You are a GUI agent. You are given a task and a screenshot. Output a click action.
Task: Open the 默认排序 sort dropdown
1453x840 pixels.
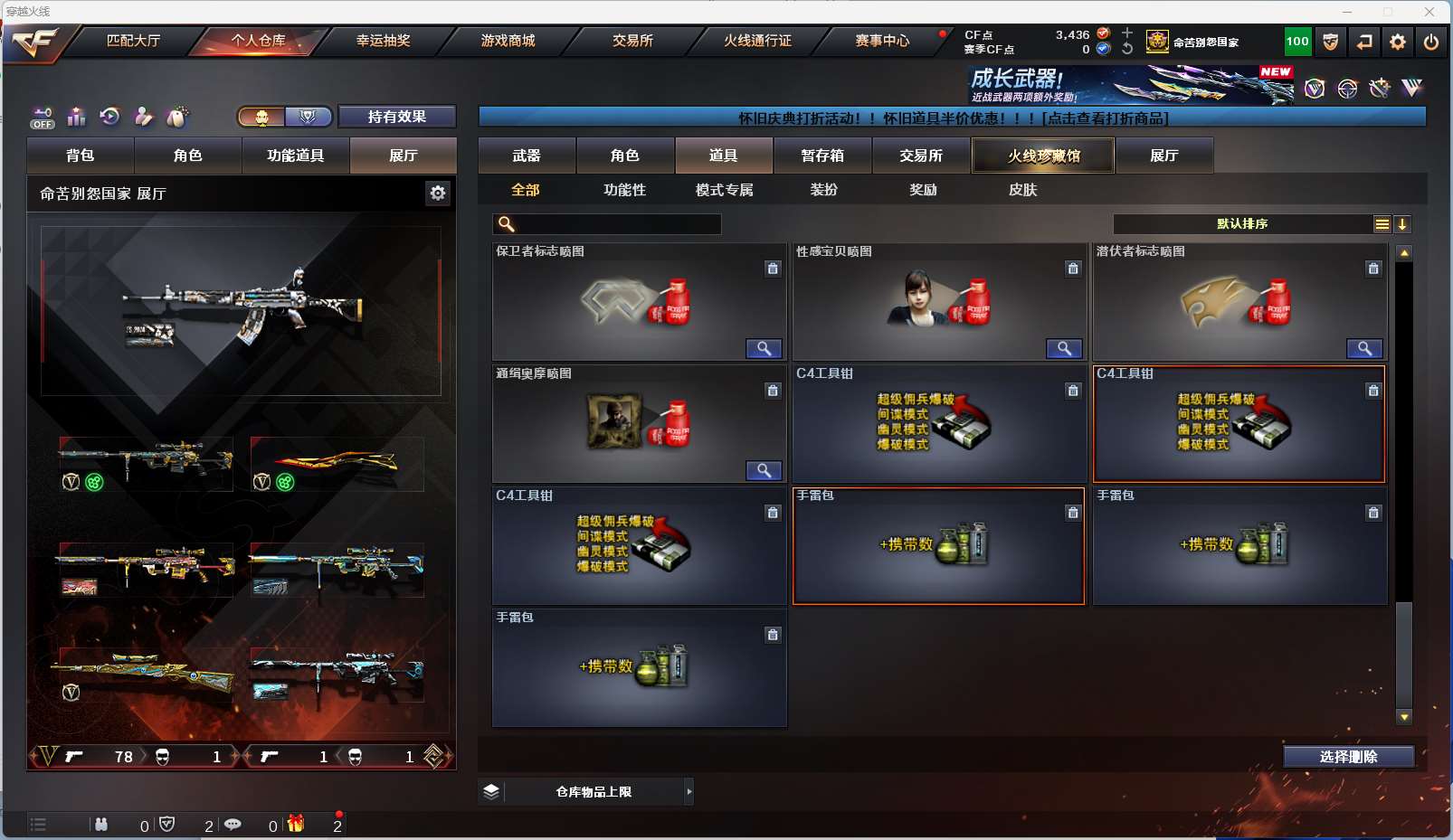point(1241,224)
